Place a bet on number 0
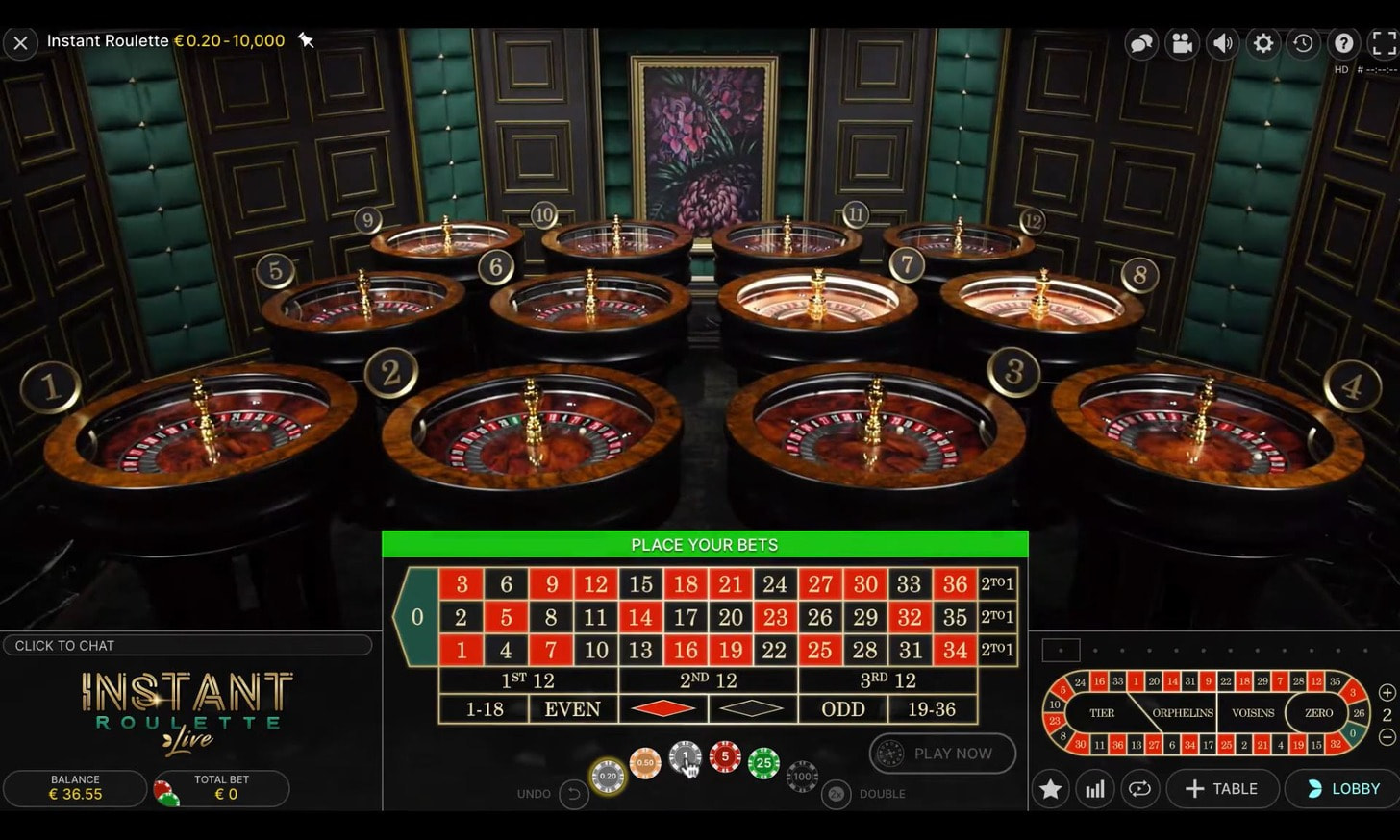This screenshot has width=1400, height=840. (x=417, y=617)
